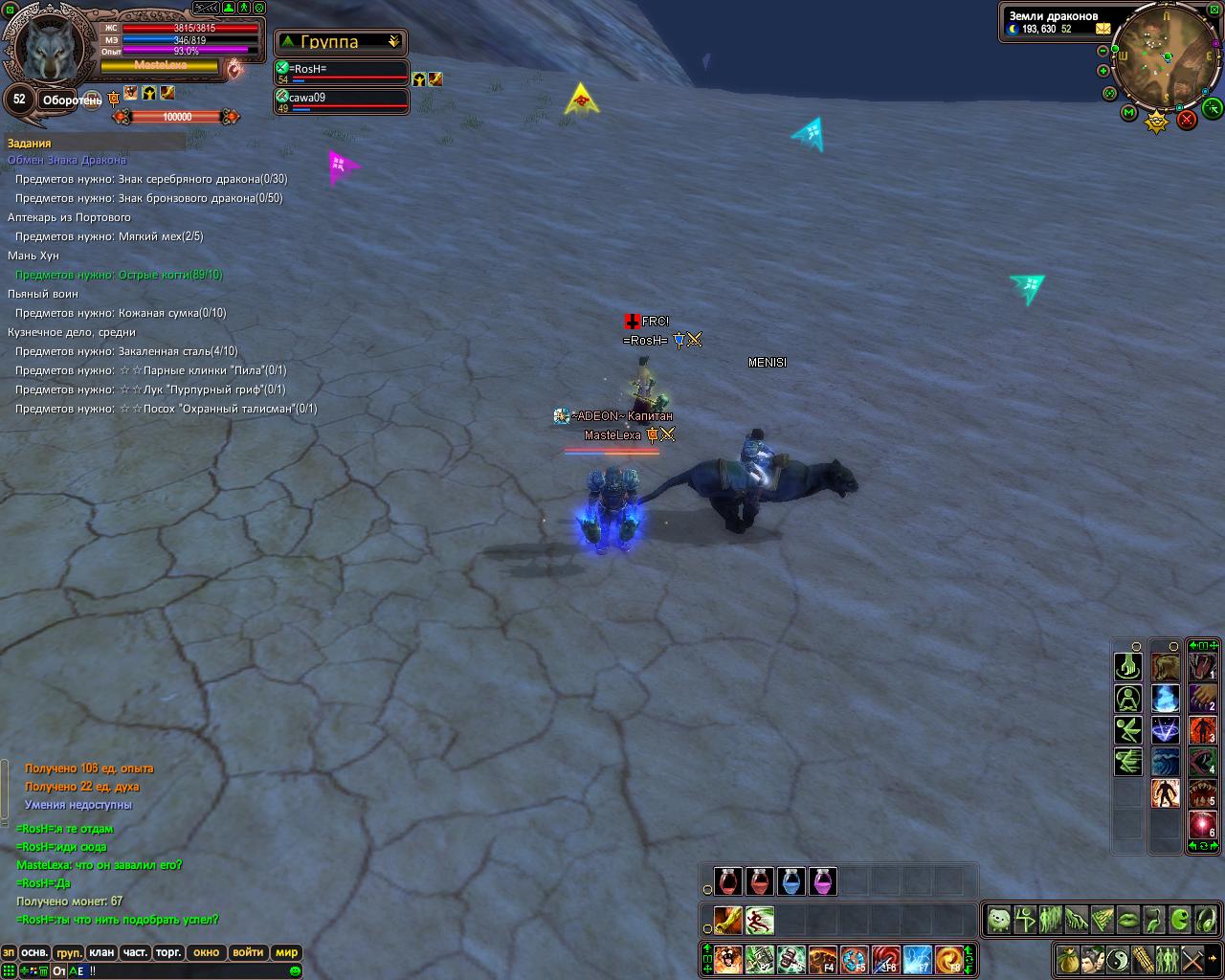Select party member =RosH= frame
Screen dimensions: 1225x980
pos(343,74)
